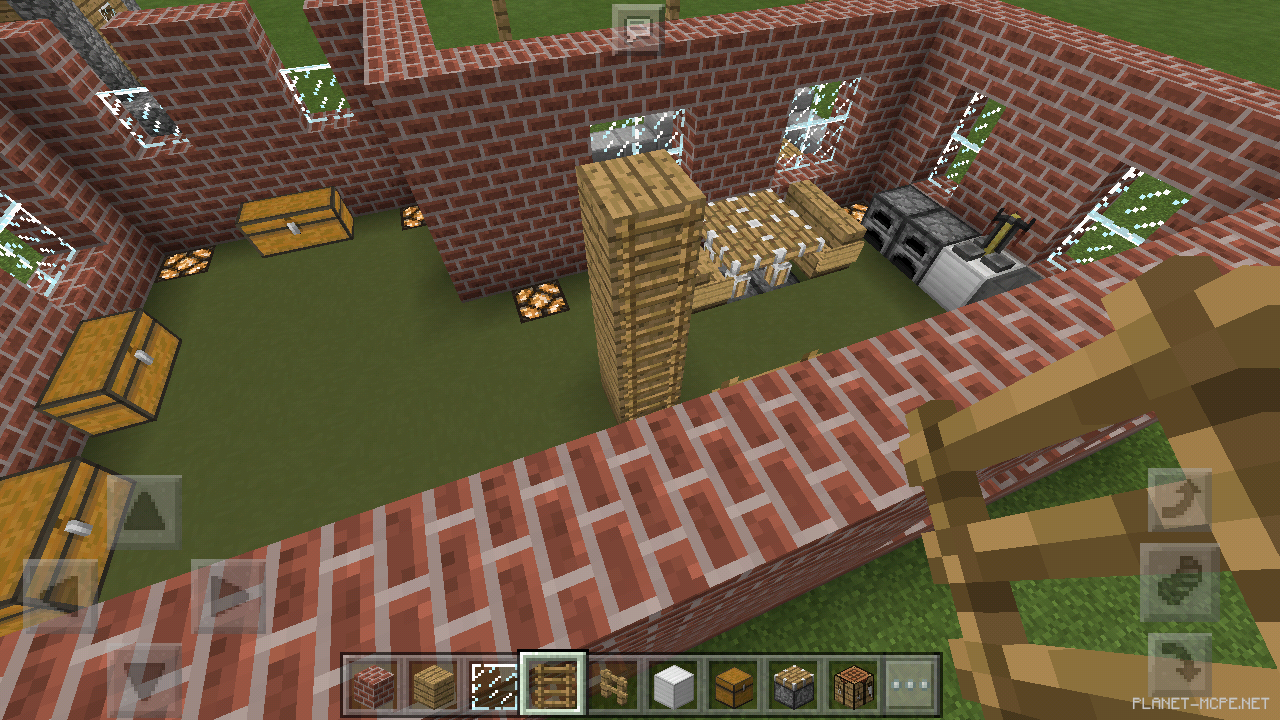Pick the wooden fence hotbar slot
The height and width of the screenshot is (720, 1280).
coord(612,685)
